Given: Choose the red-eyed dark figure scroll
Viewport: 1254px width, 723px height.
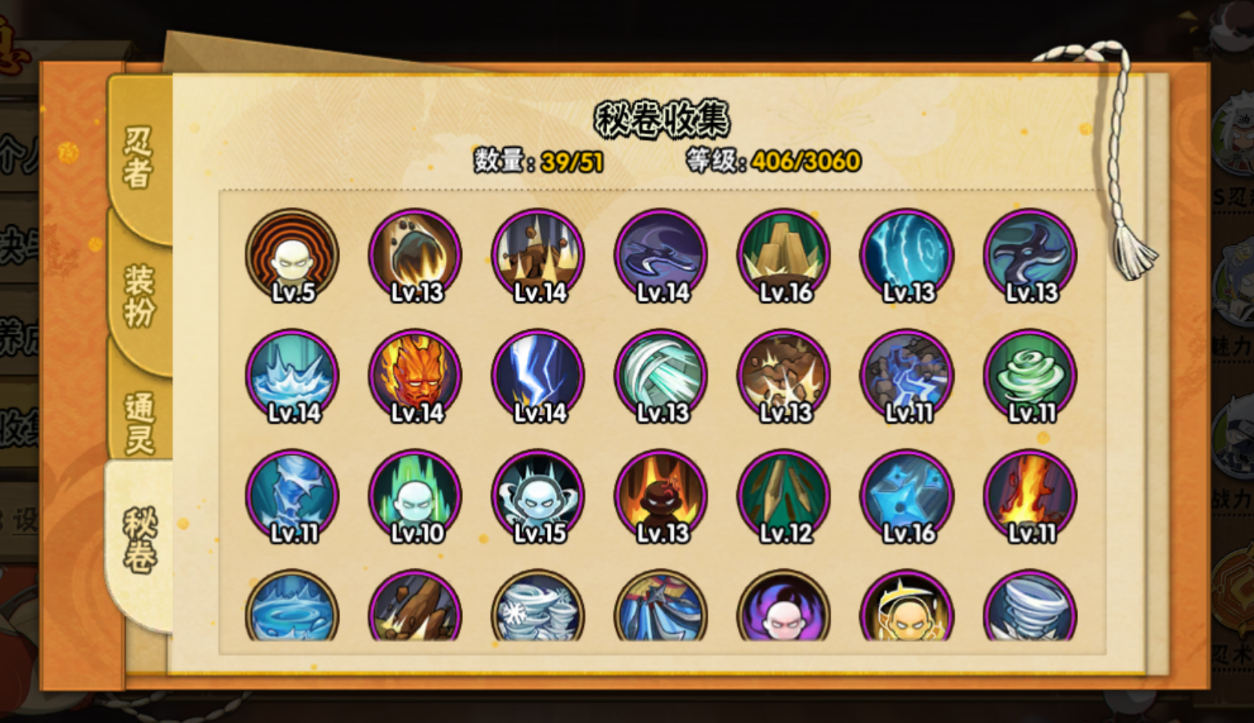Looking at the screenshot, I should [x=662, y=496].
